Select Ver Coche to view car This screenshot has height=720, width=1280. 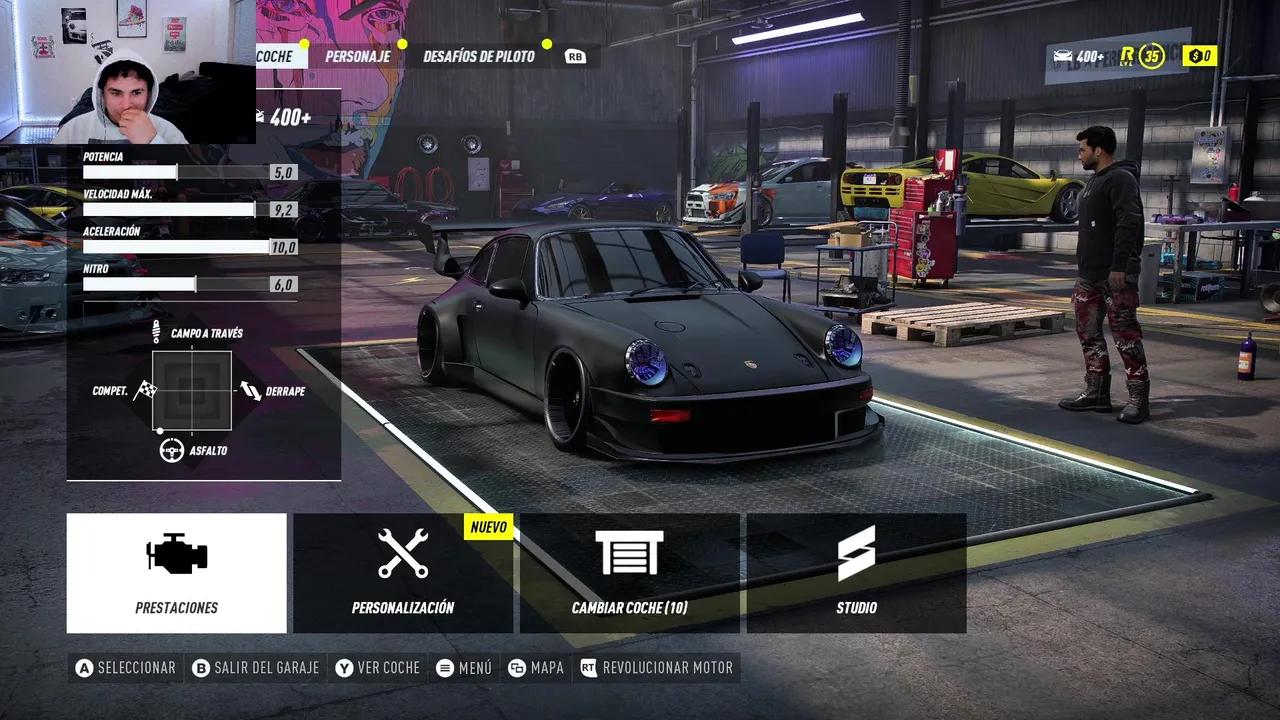(x=378, y=668)
